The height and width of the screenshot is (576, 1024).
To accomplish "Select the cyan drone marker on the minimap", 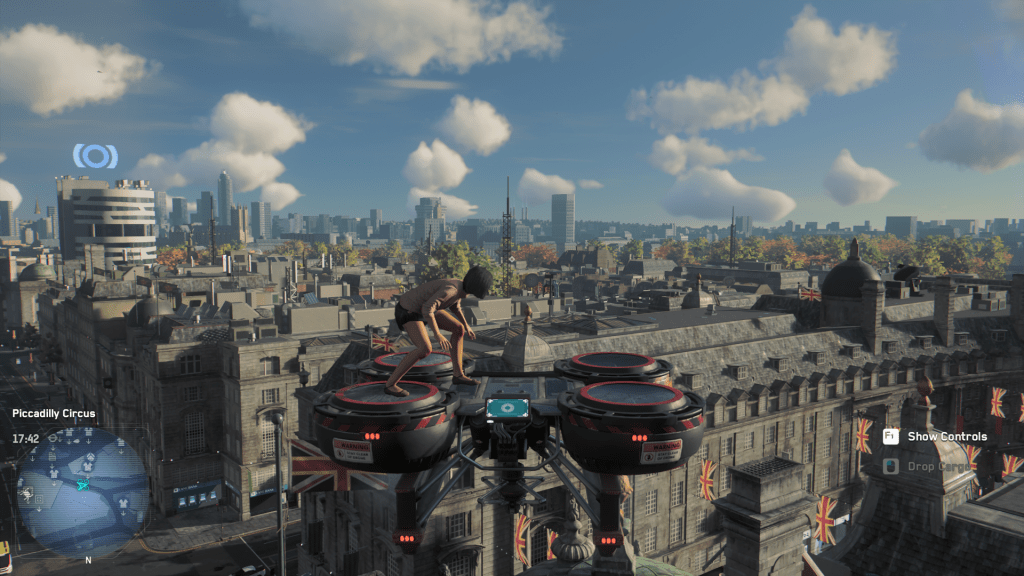I will click(x=83, y=485).
